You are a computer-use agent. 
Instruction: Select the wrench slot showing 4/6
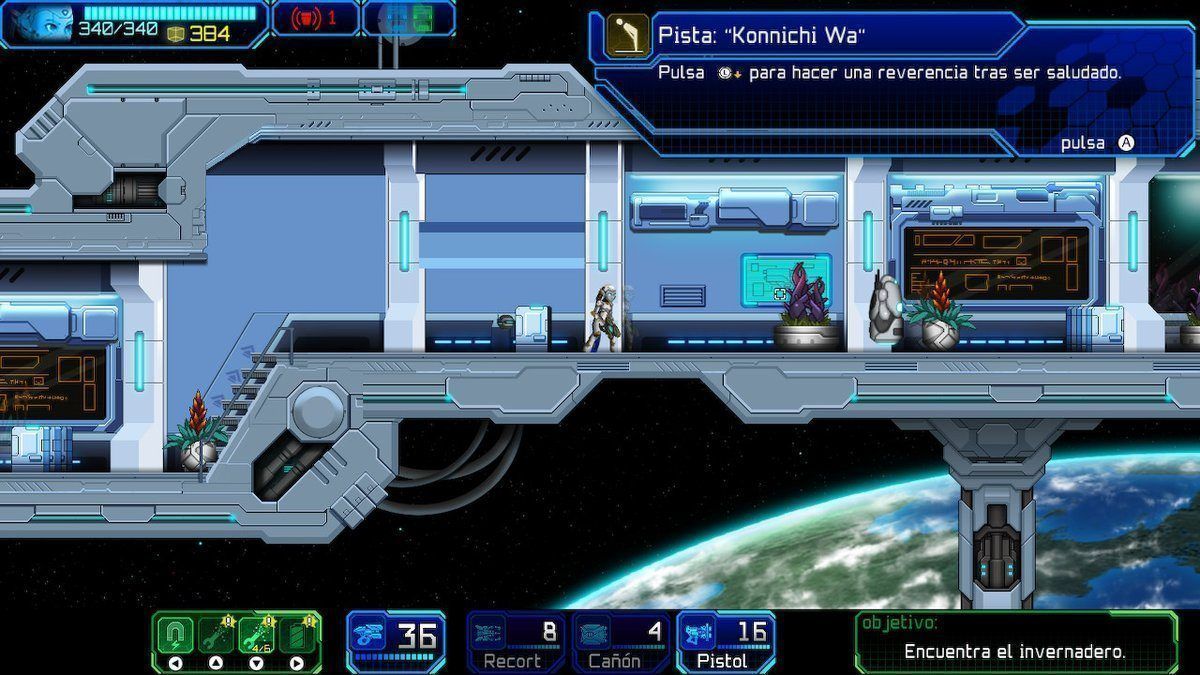[x=256, y=635]
